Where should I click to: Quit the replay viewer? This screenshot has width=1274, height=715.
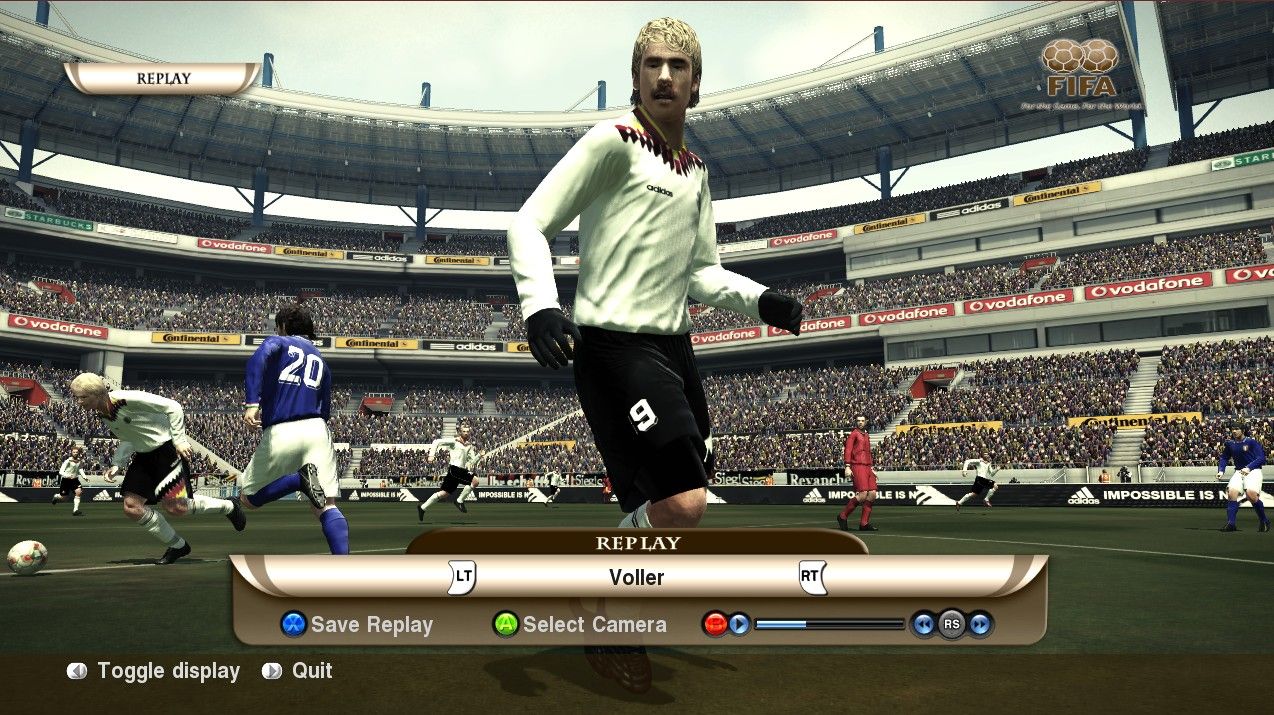(298, 671)
